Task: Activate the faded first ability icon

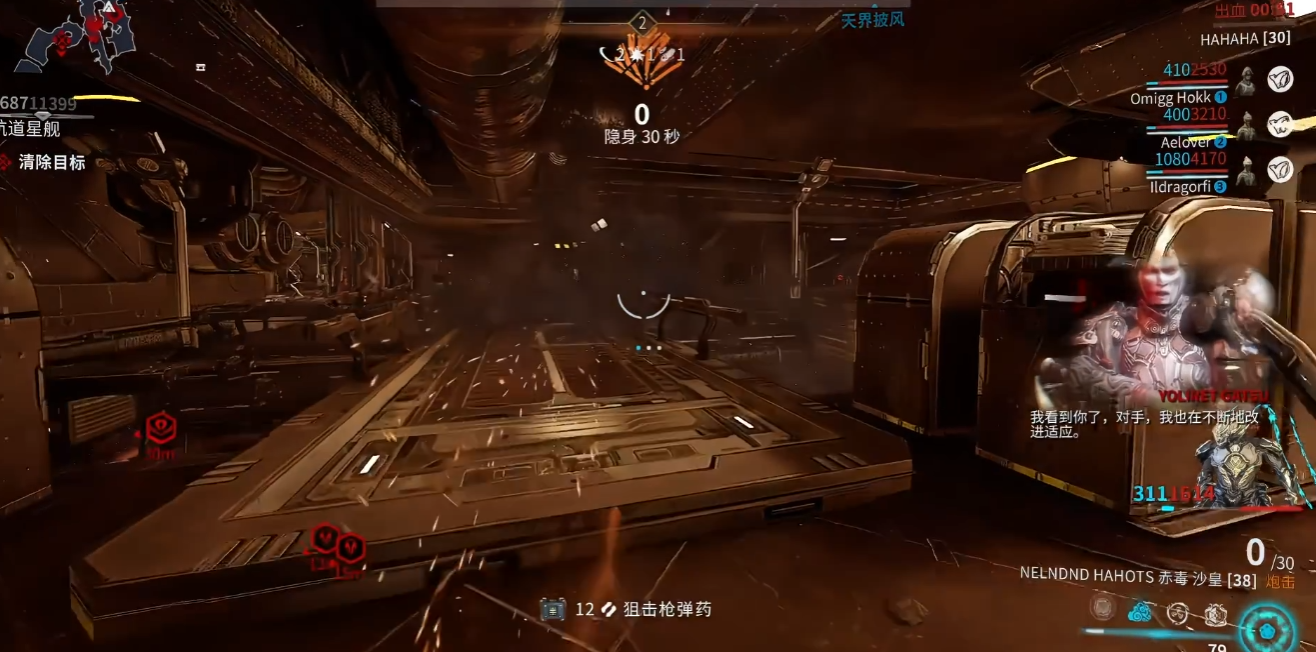Action: click(1103, 608)
